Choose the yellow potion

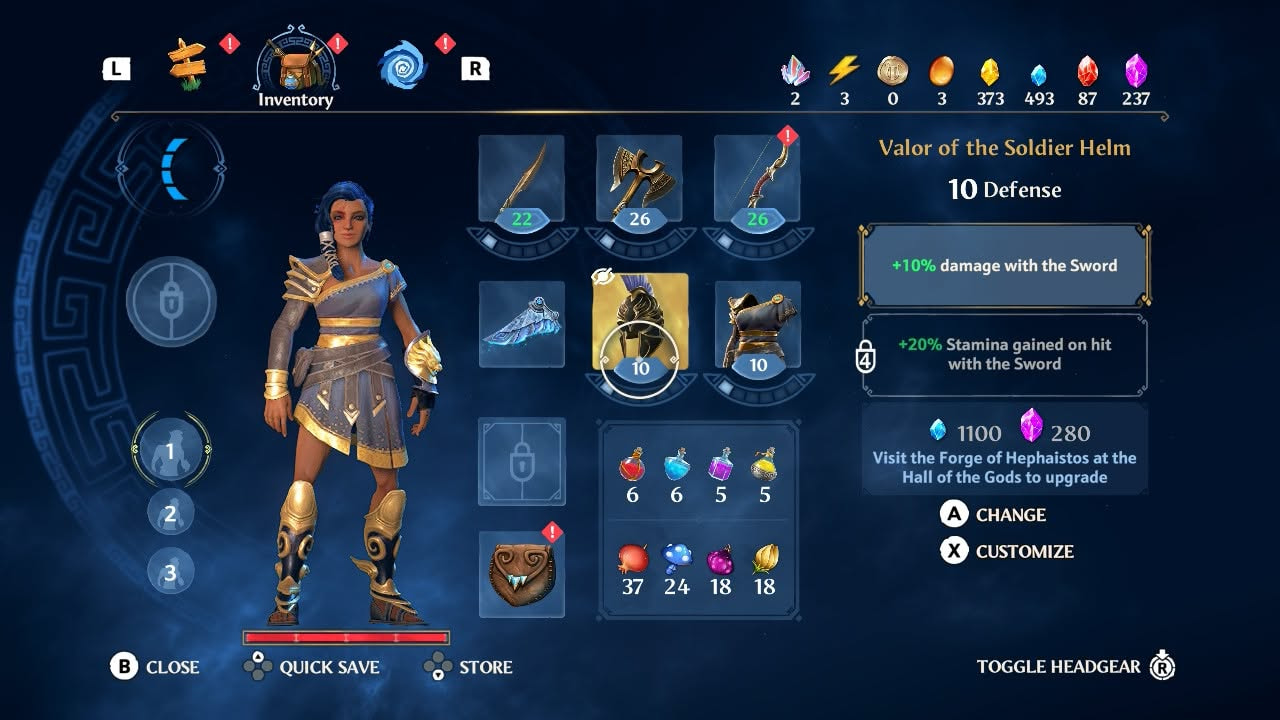(x=765, y=465)
